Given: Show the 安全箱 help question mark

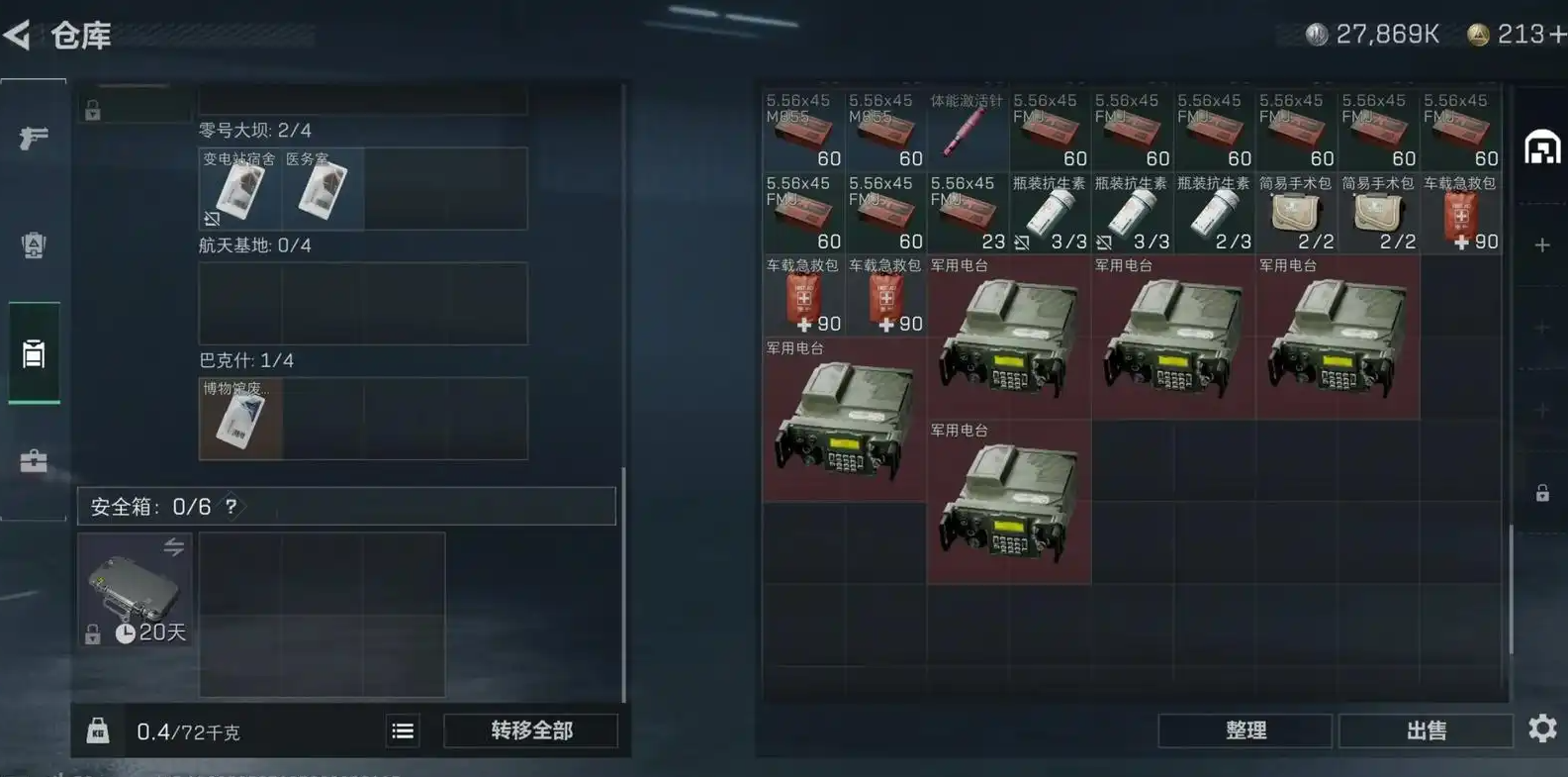Looking at the screenshot, I should coord(231,507).
